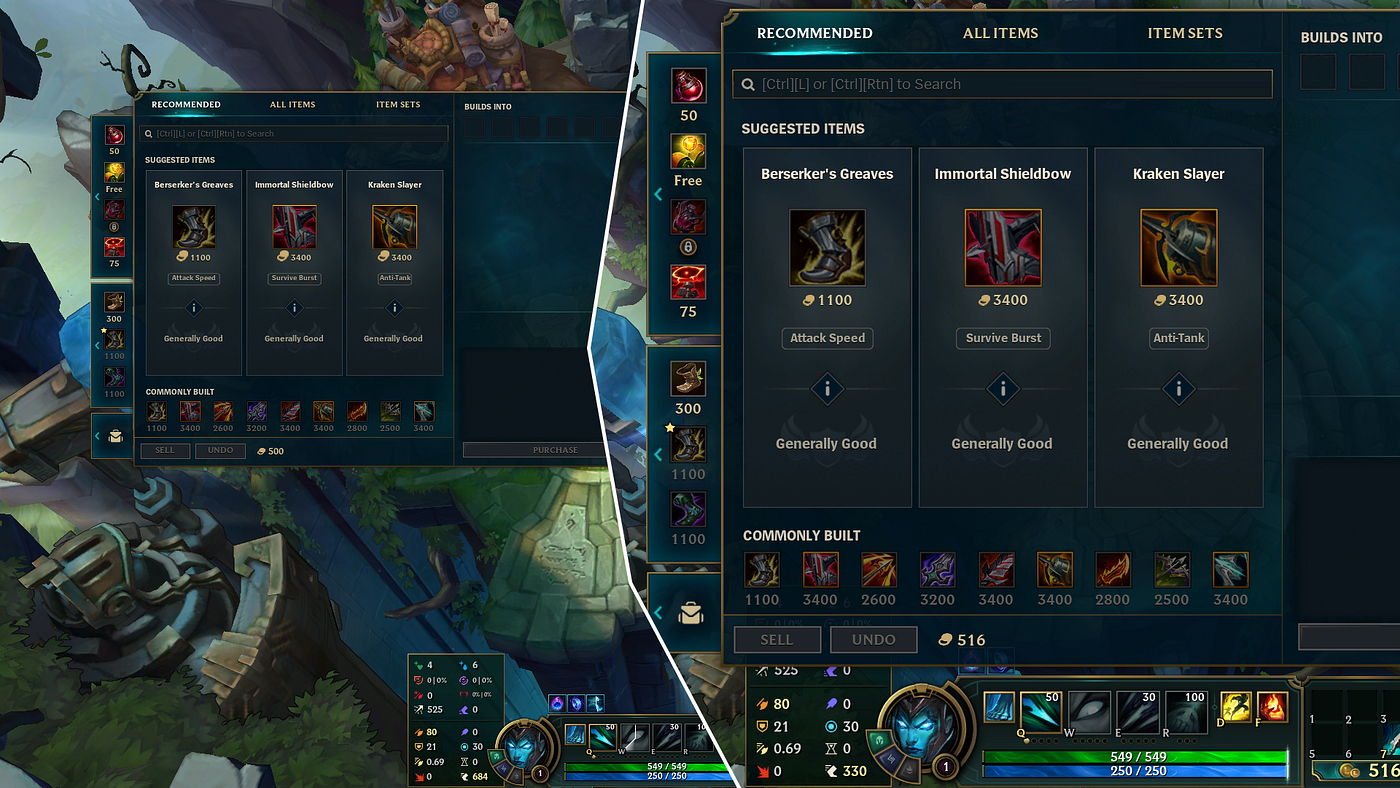Toggle the Attack Speed tag under Berserker's Greaves
This screenshot has height=788, width=1400.
pos(827,338)
